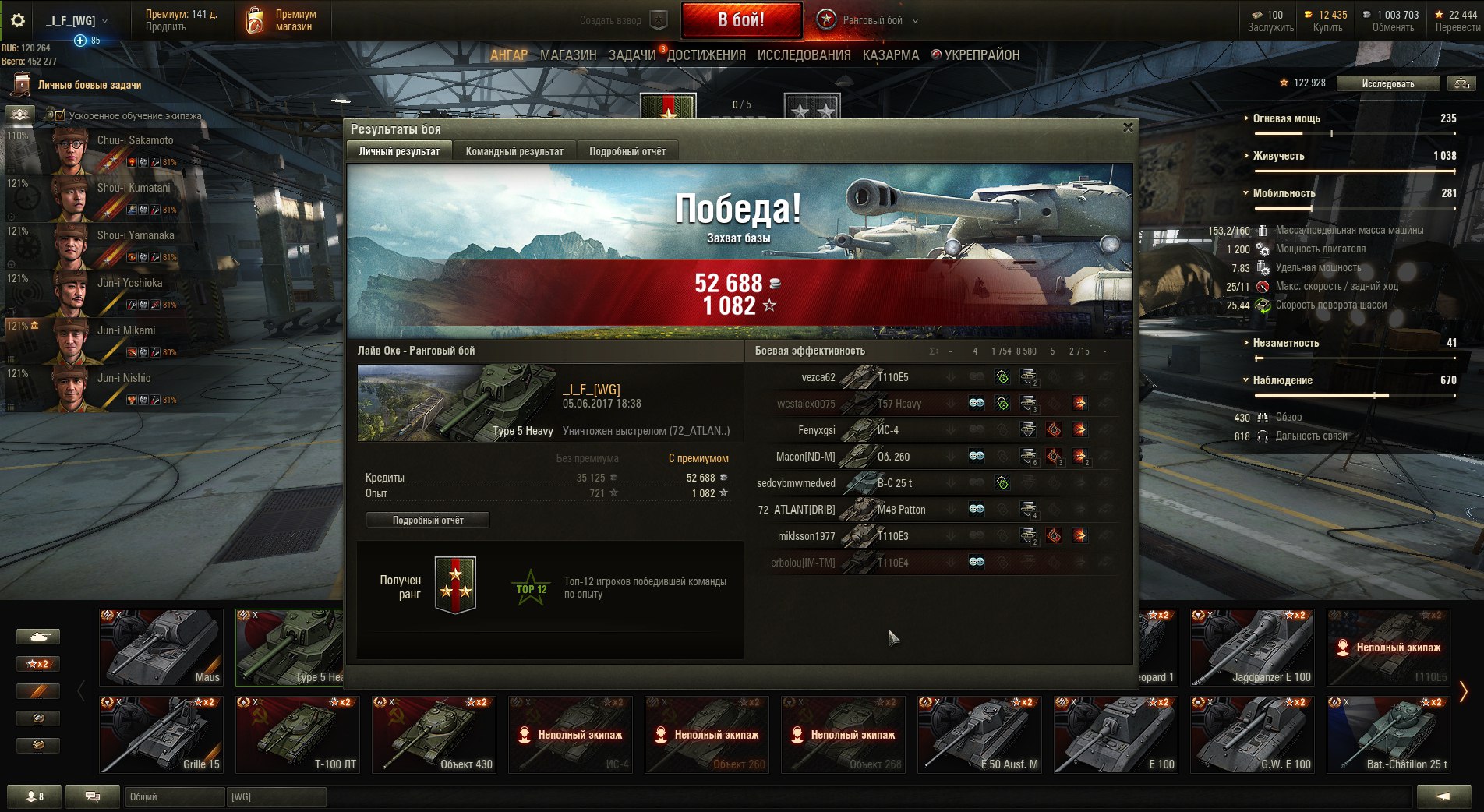The height and width of the screenshot is (812, 1484).
Task: Open the Премиум магазин
Action: 282,20
